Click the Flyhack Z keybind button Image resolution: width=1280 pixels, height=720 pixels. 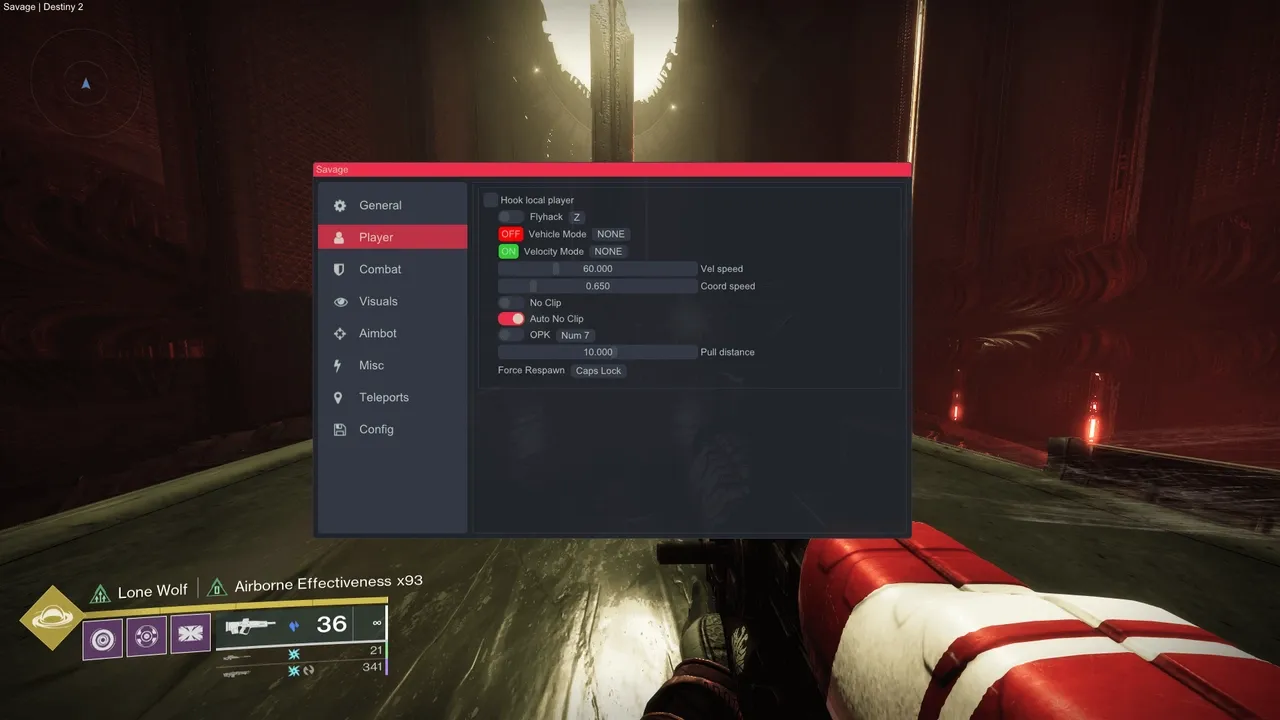[x=577, y=217]
